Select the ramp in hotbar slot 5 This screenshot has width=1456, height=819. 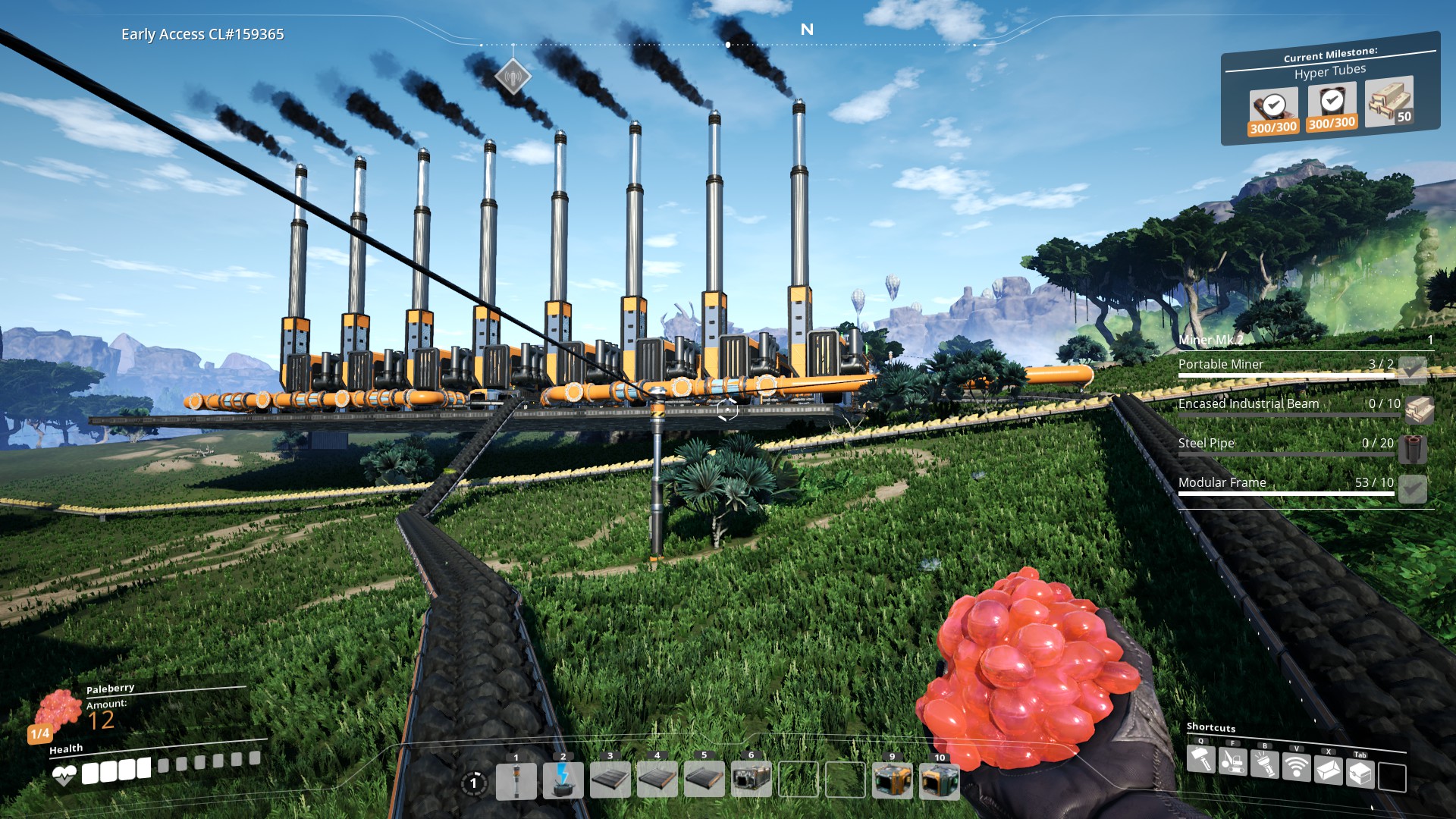[x=704, y=781]
